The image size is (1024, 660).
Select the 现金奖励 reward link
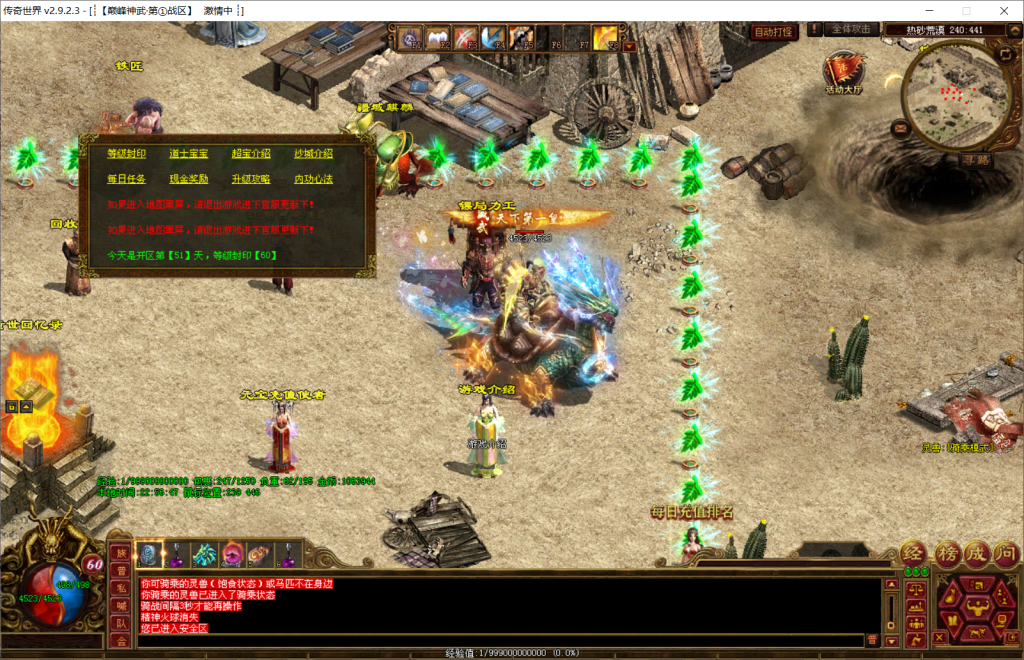click(x=188, y=179)
